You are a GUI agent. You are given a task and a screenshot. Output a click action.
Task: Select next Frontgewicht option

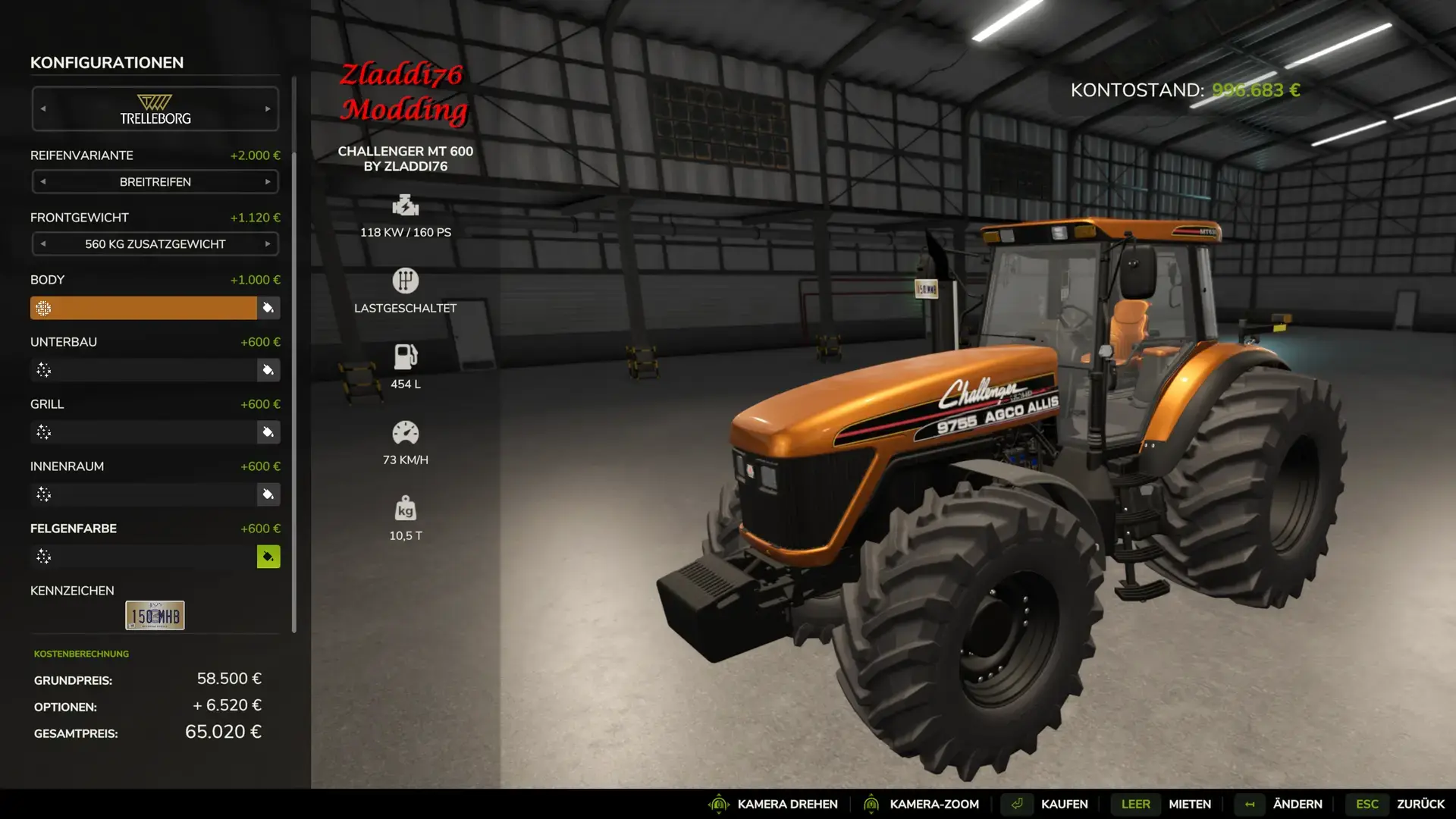[268, 244]
